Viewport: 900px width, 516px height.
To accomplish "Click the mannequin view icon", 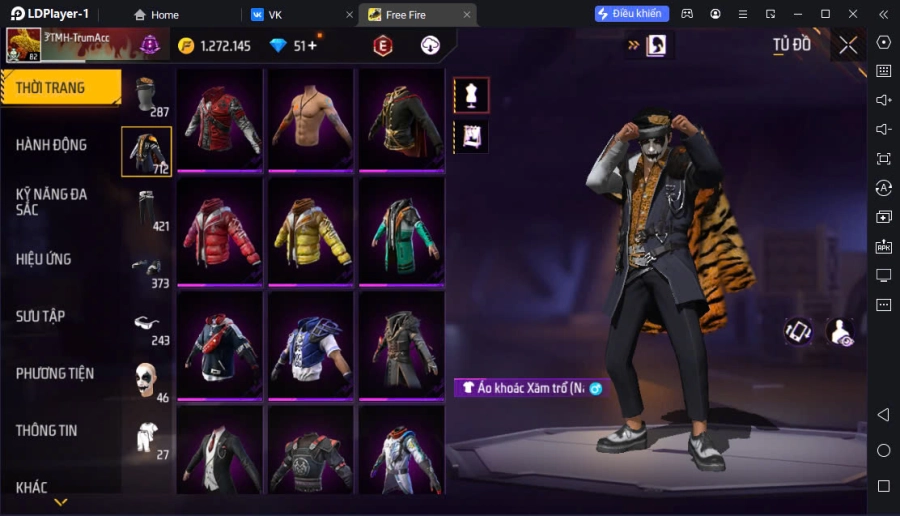I will [x=471, y=95].
